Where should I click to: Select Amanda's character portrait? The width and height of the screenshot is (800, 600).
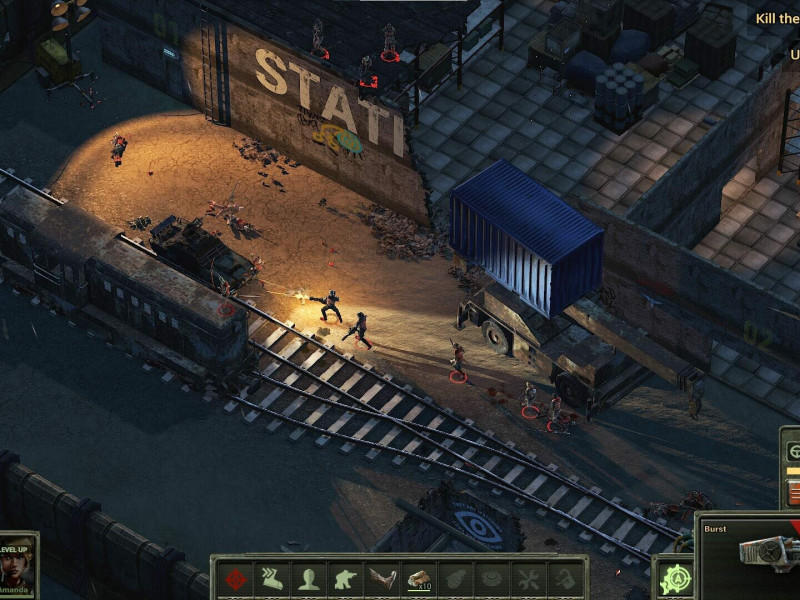[x=18, y=563]
